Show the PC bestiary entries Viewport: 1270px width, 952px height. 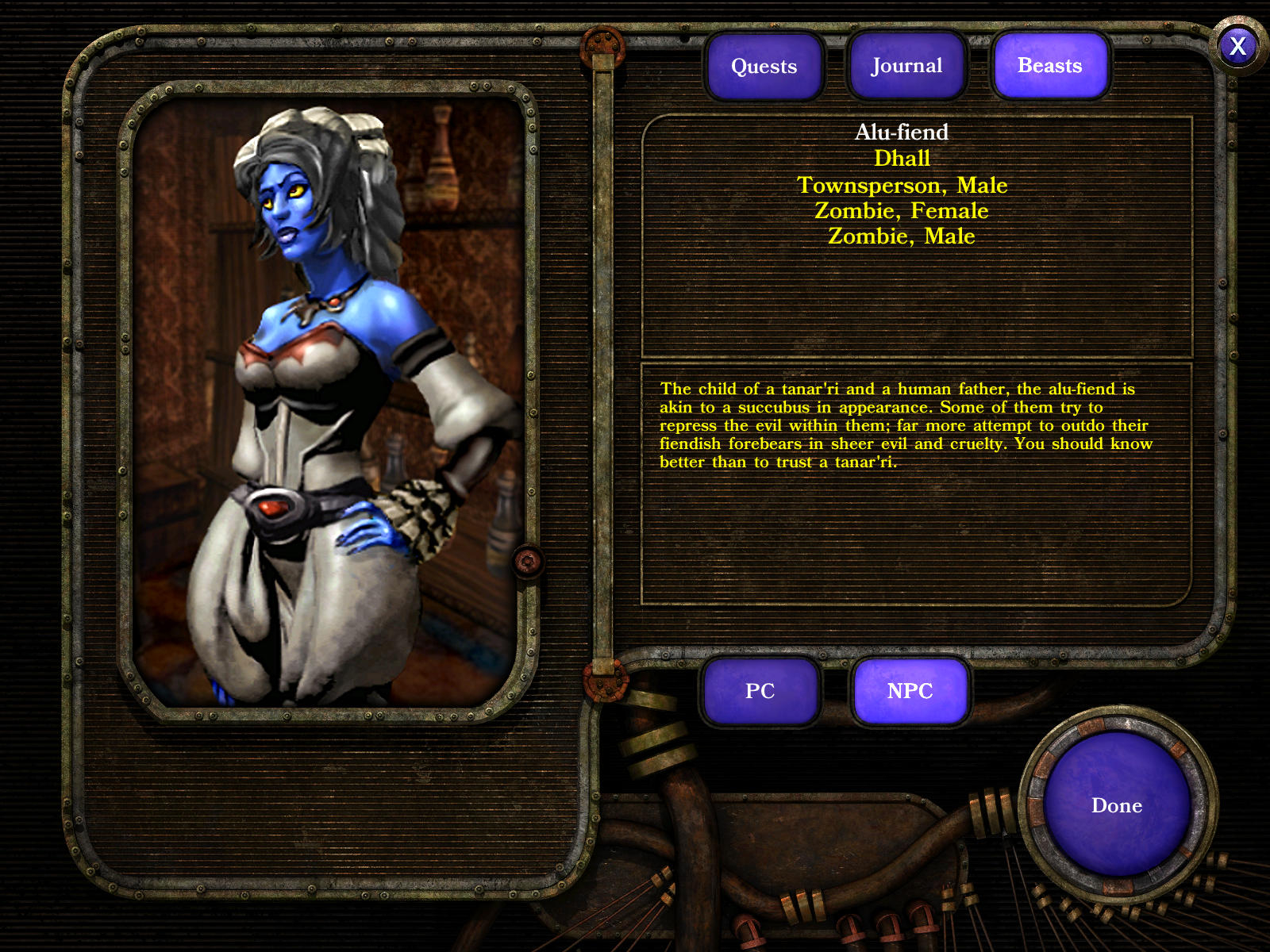pyautogui.click(x=760, y=691)
